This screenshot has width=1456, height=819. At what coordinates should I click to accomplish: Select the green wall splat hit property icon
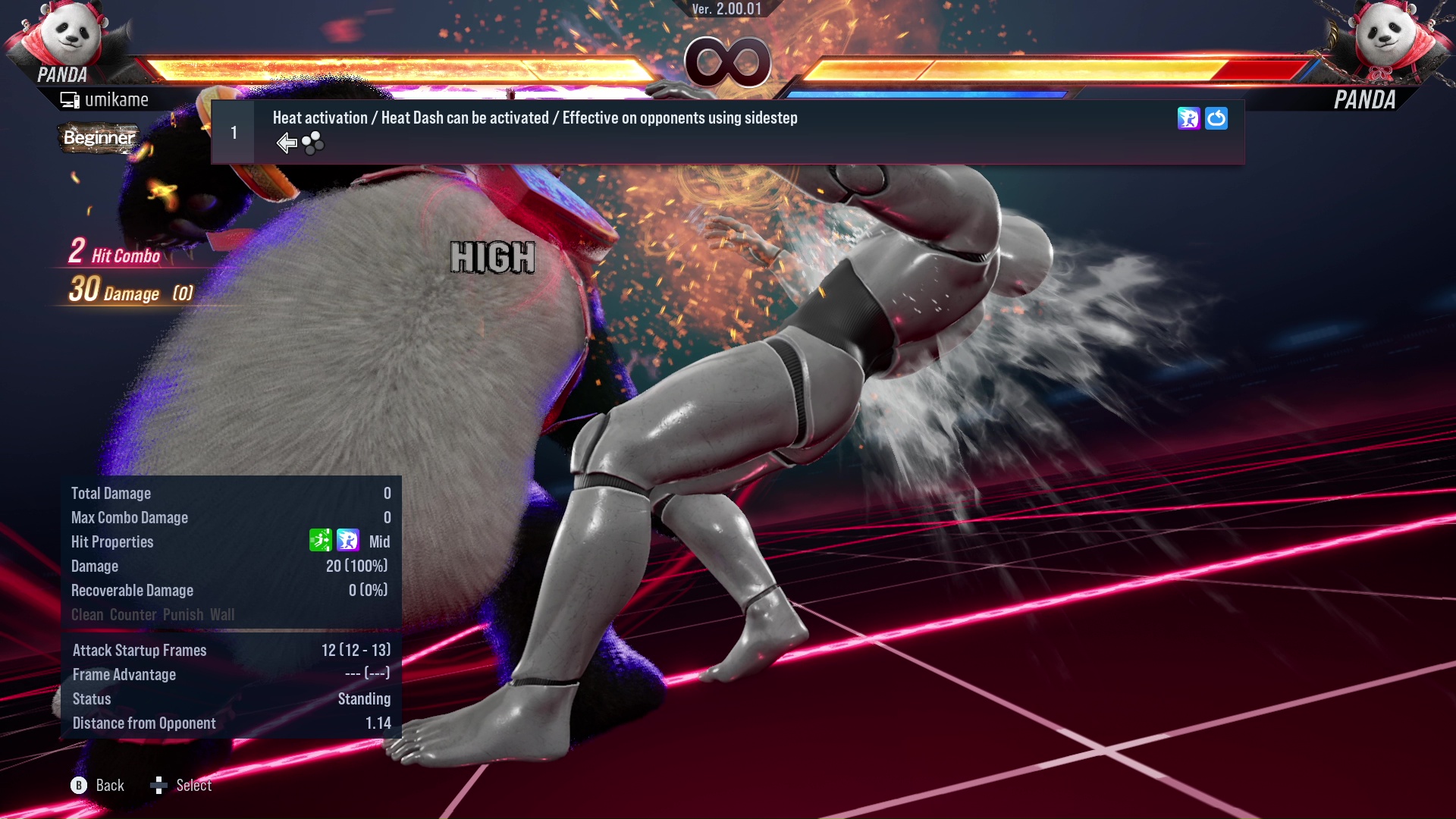point(322,541)
